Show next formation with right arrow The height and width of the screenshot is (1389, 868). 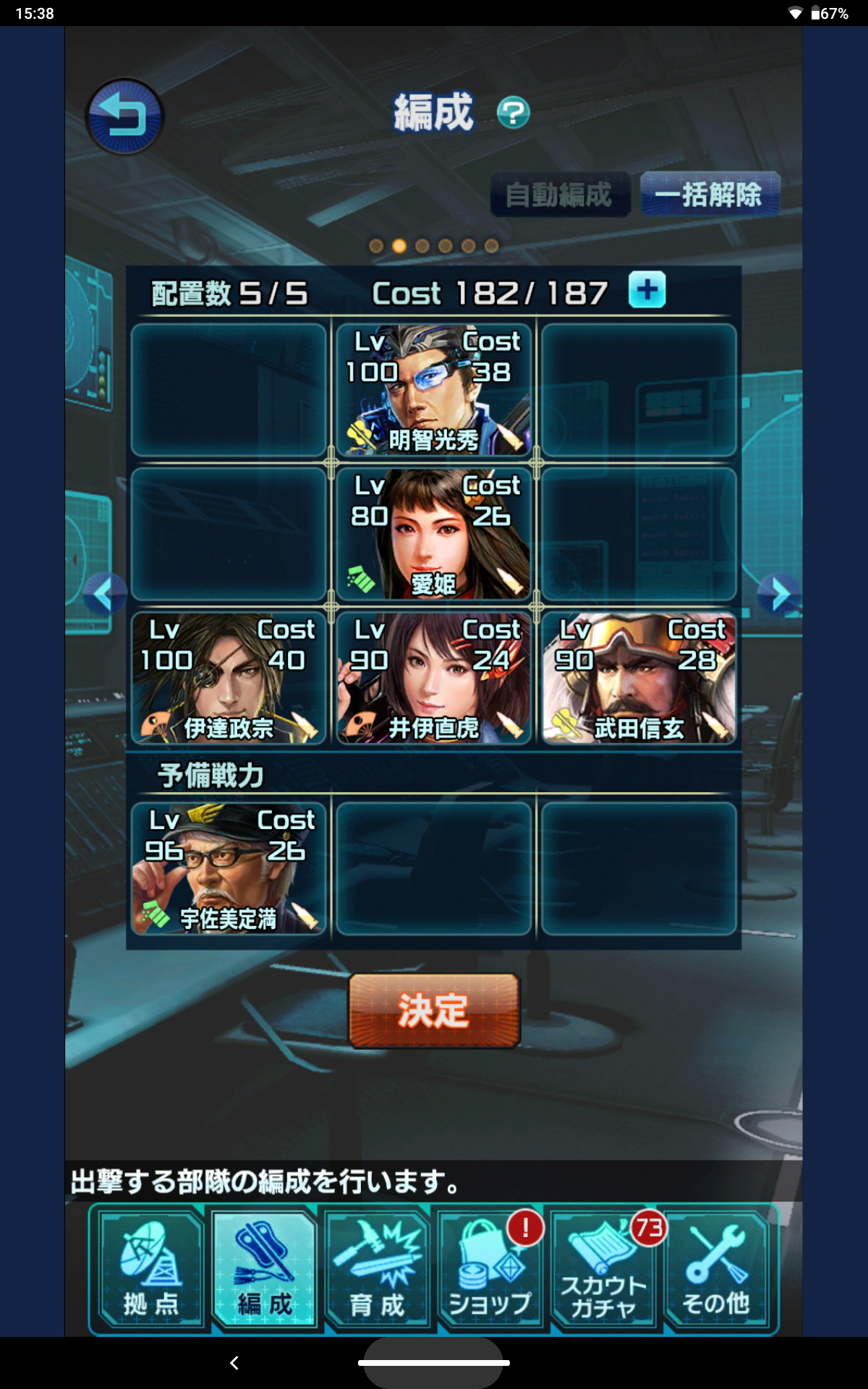point(779,595)
